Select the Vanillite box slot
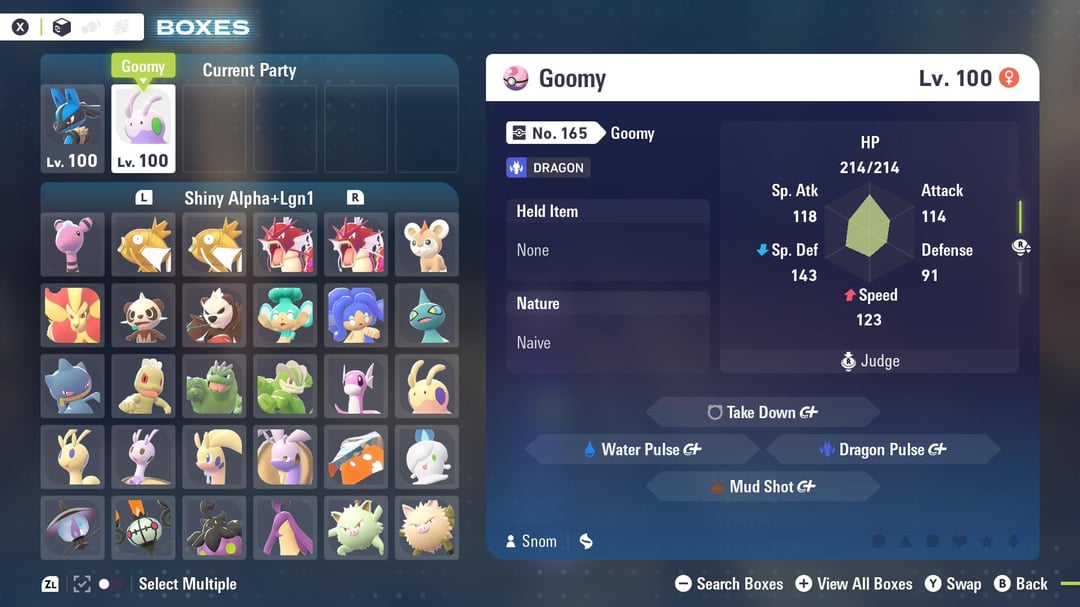The height and width of the screenshot is (607, 1080). tap(427, 457)
